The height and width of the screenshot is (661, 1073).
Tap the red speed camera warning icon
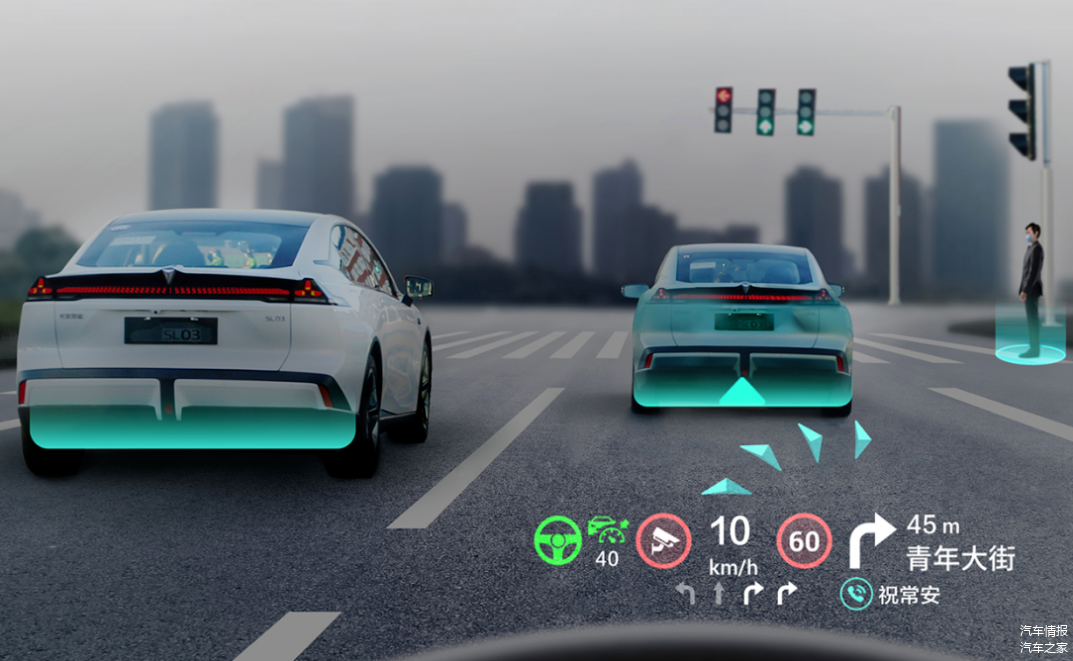click(664, 541)
